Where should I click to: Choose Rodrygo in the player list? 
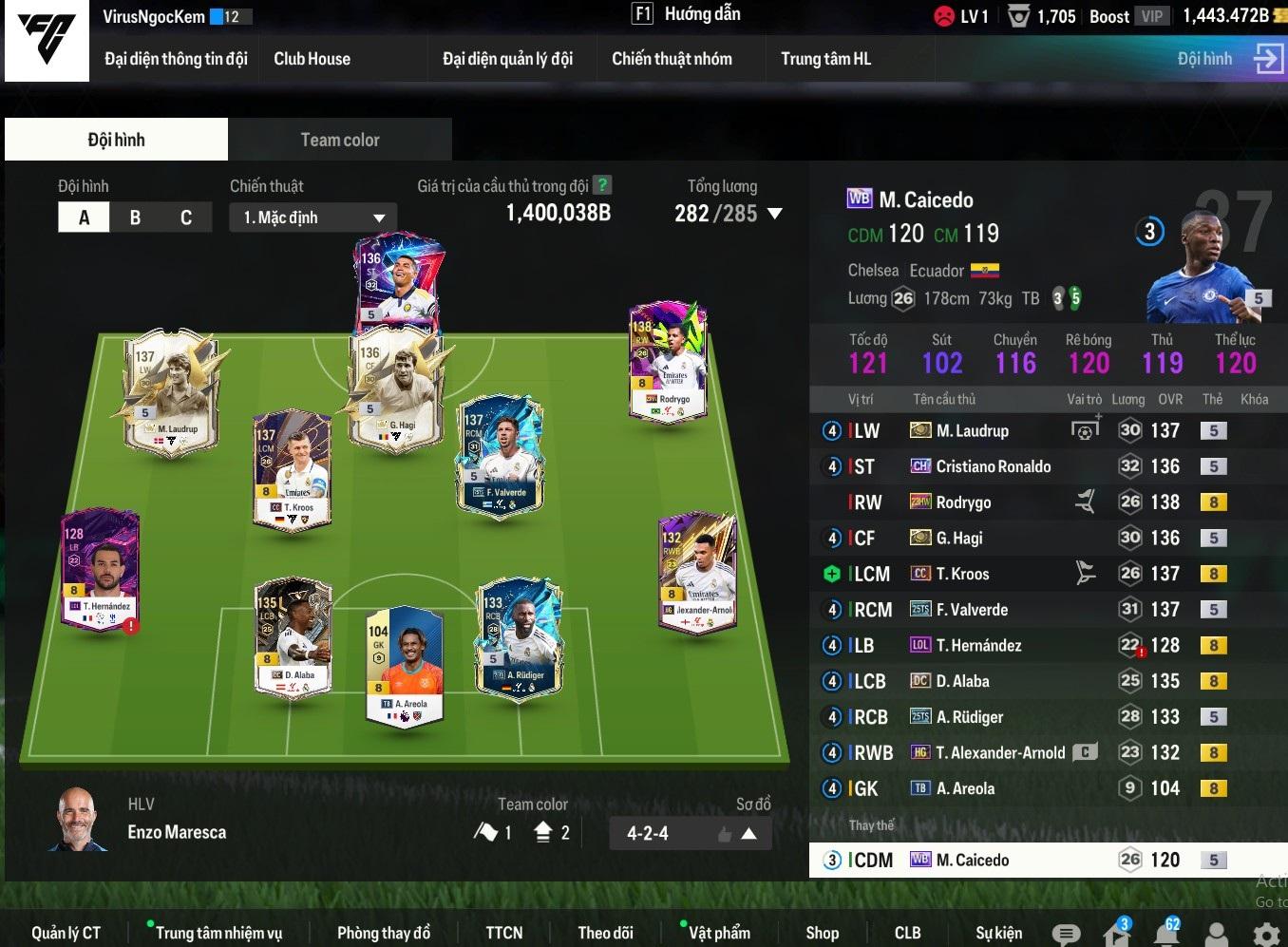pos(963,502)
